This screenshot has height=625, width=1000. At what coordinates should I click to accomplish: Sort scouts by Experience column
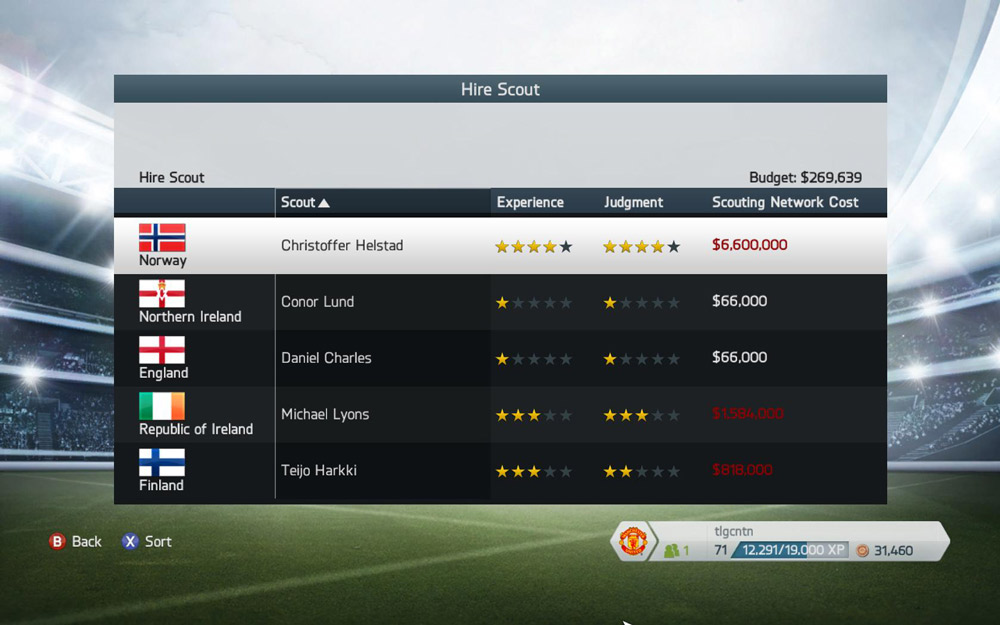pos(530,202)
